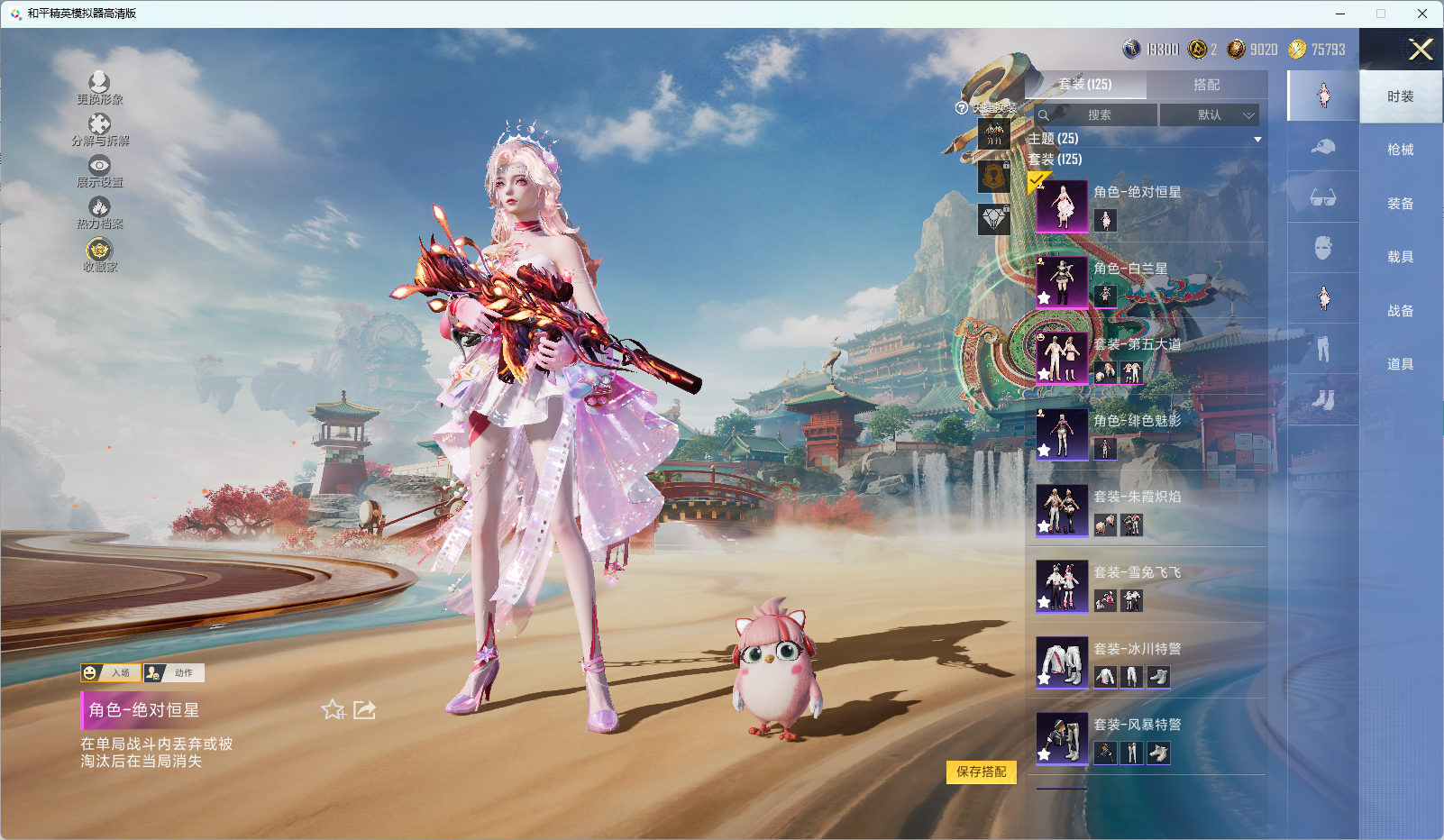Open the 默认 sort dropdown
The width and height of the screenshot is (1444, 840).
[1209, 115]
